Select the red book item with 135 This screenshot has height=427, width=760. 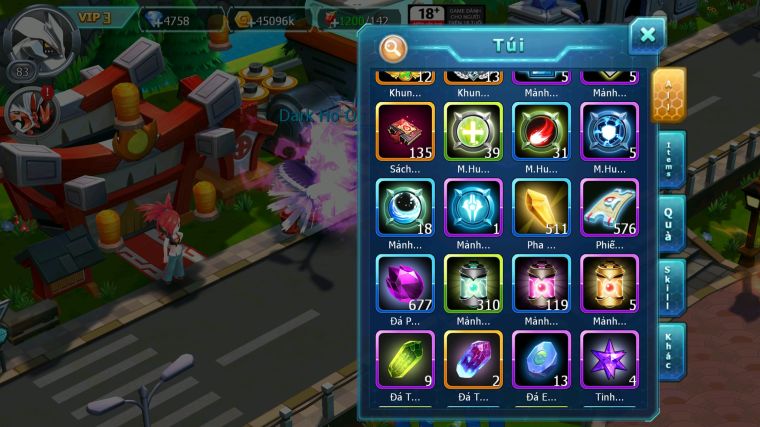coord(405,132)
